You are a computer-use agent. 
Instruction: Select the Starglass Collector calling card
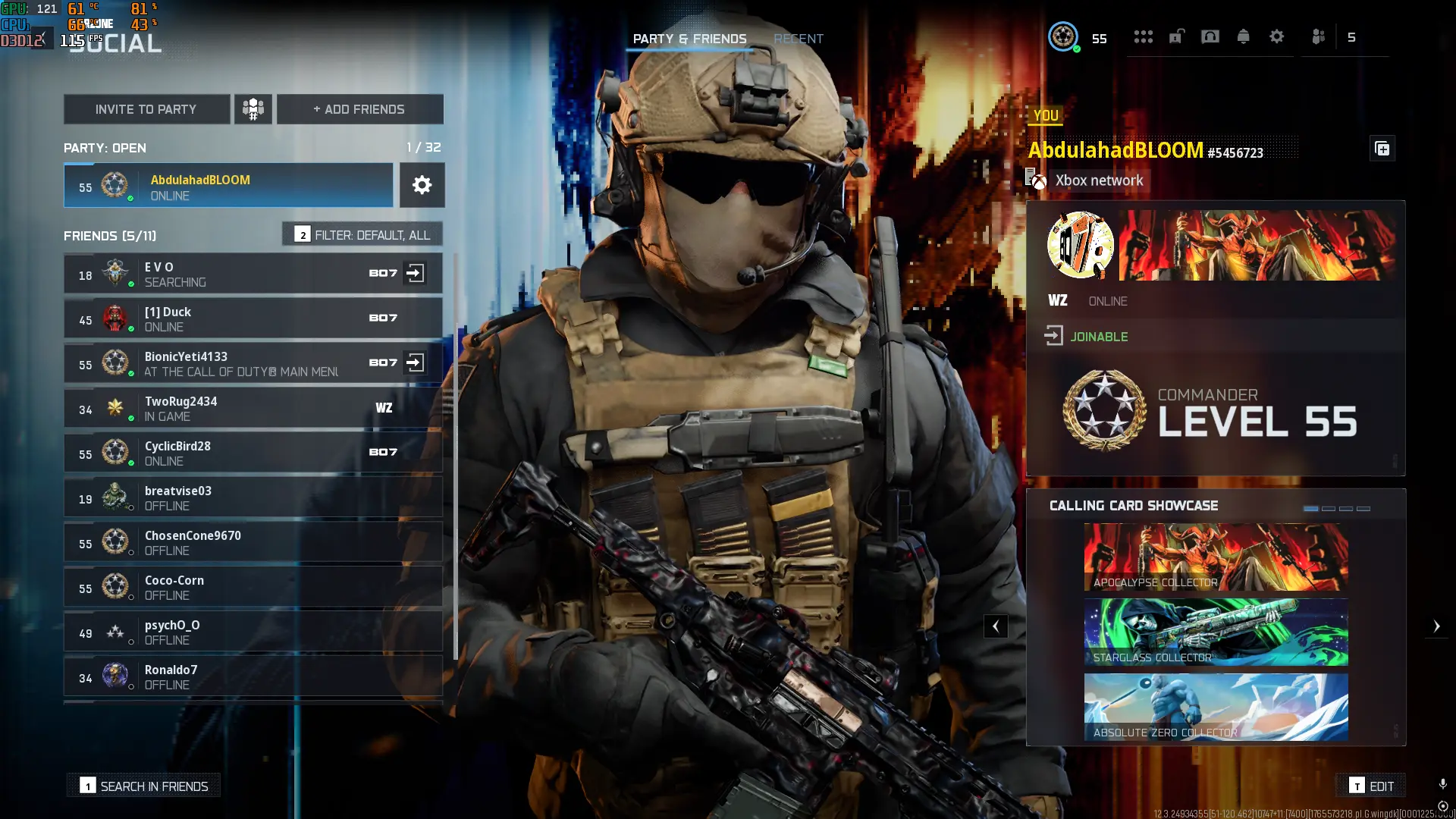point(1215,632)
